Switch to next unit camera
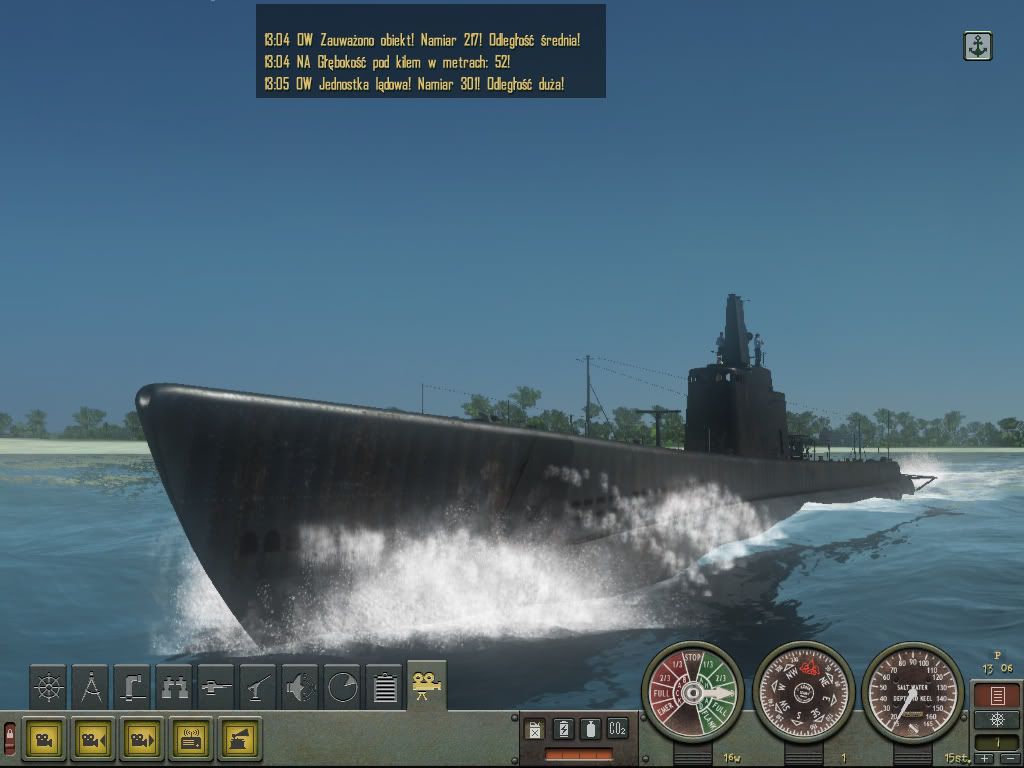Image resolution: width=1024 pixels, height=768 pixels. pos(142,739)
